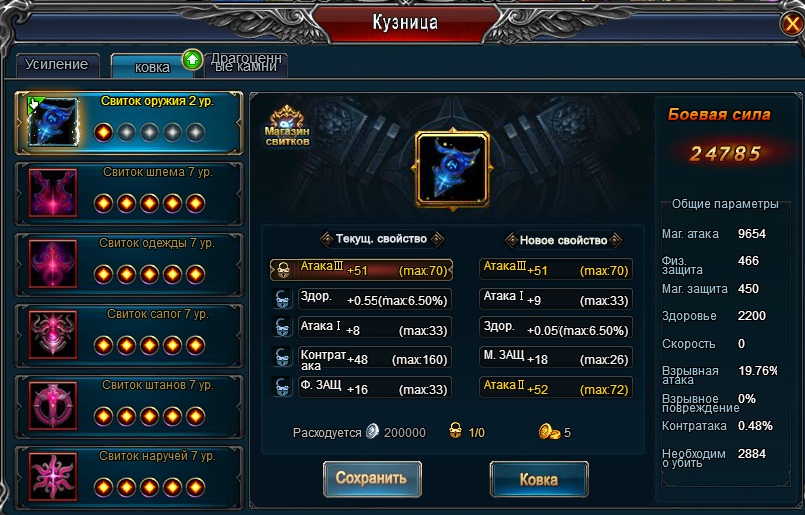Open the Магазин свитков scroll shop
The image size is (805, 515).
[287, 126]
